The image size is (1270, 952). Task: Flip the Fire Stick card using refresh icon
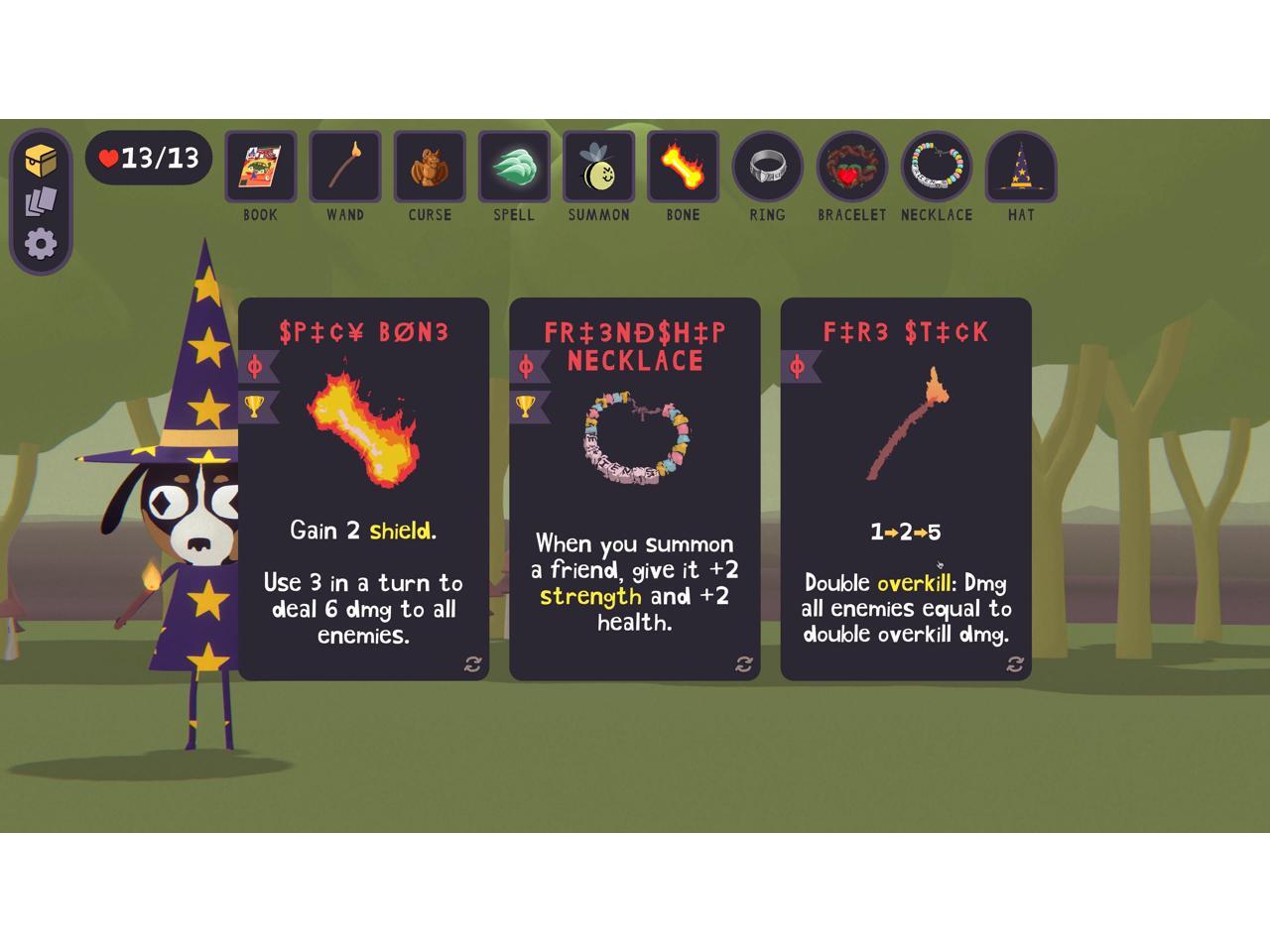coord(1015,664)
